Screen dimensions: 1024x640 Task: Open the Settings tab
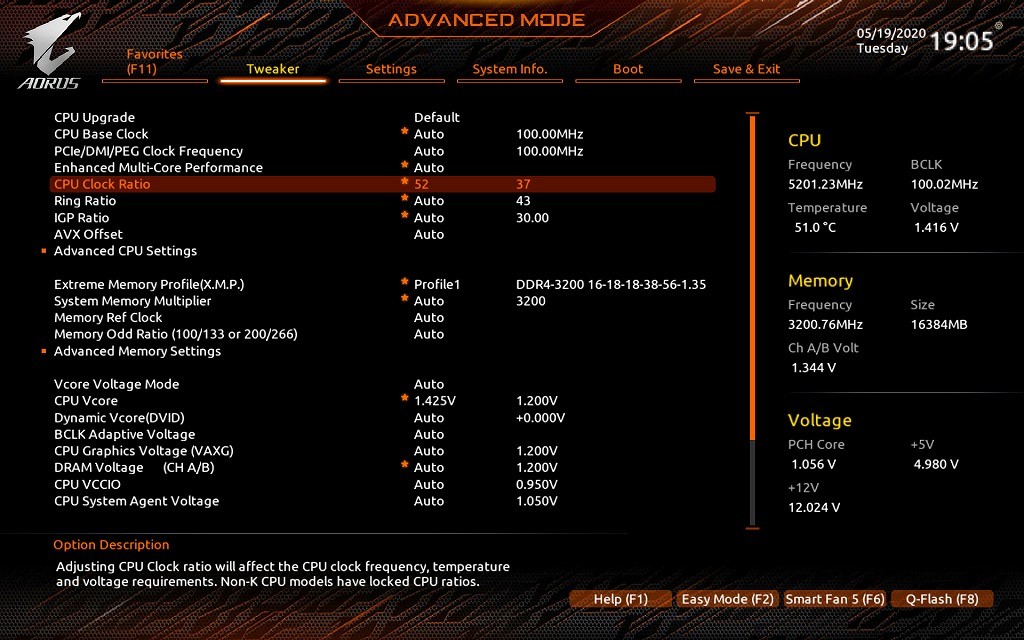(x=391, y=69)
